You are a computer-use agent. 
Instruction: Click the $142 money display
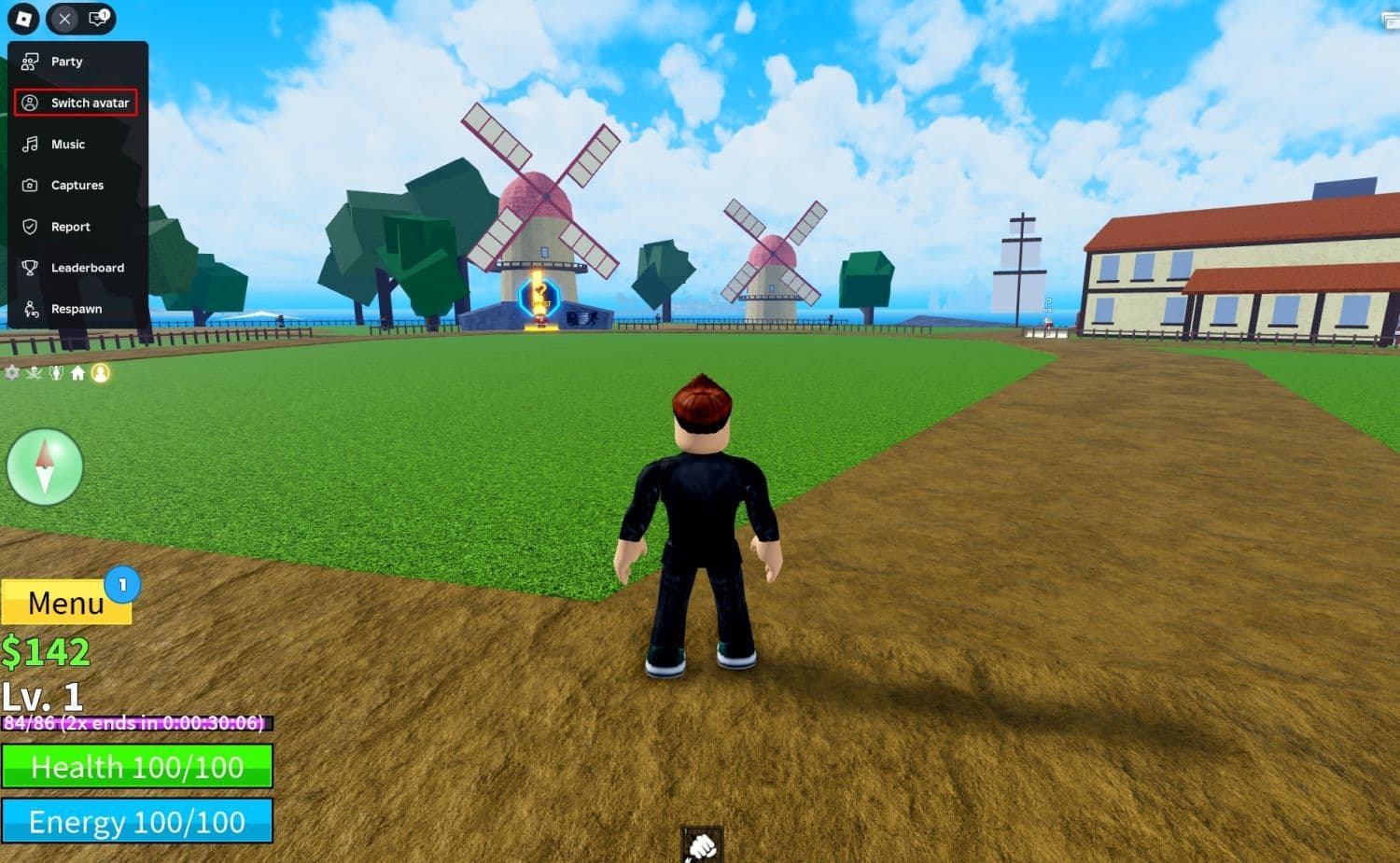coord(47,651)
